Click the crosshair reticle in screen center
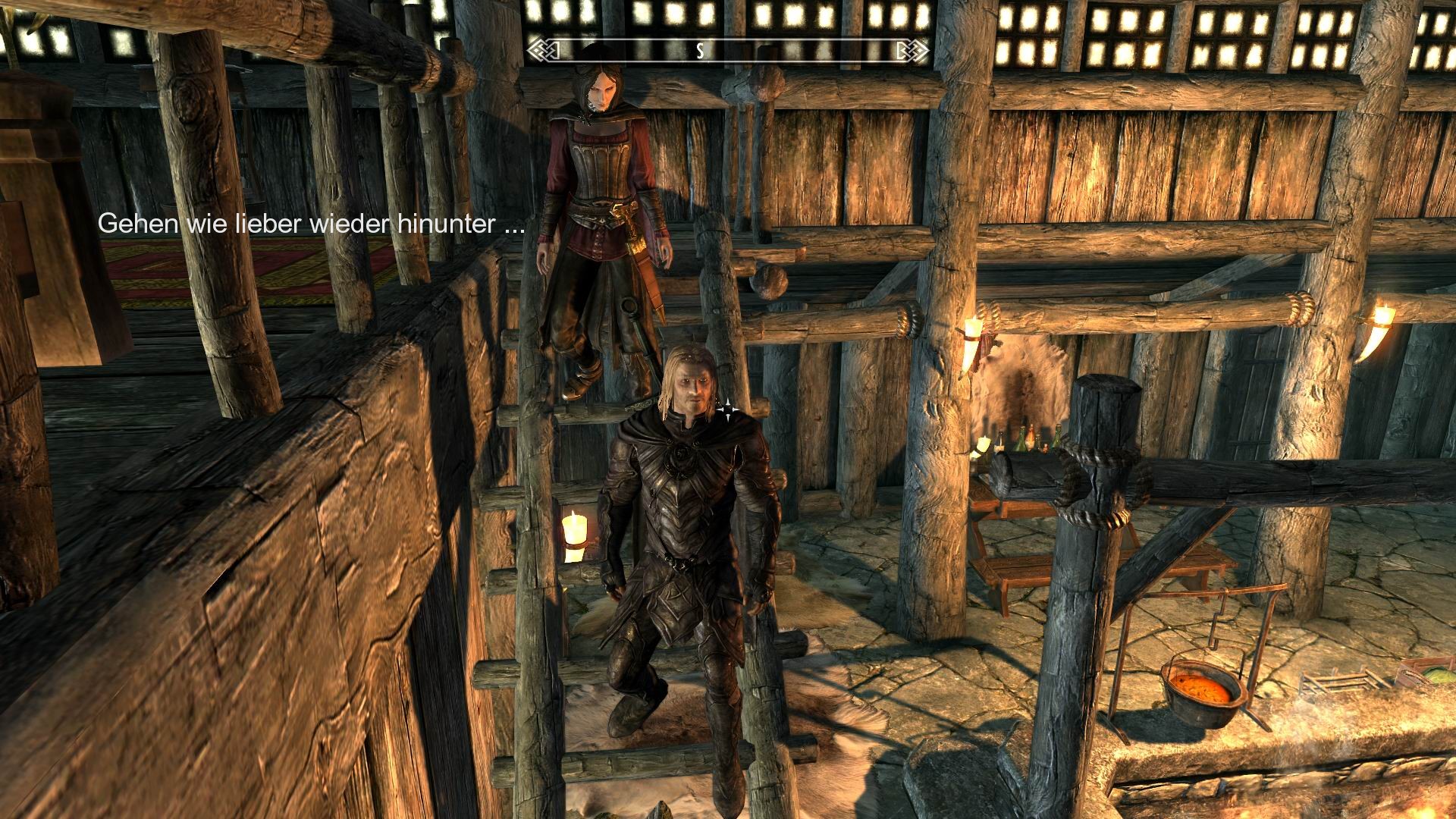Image resolution: width=1456 pixels, height=819 pixels. click(x=727, y=409)
